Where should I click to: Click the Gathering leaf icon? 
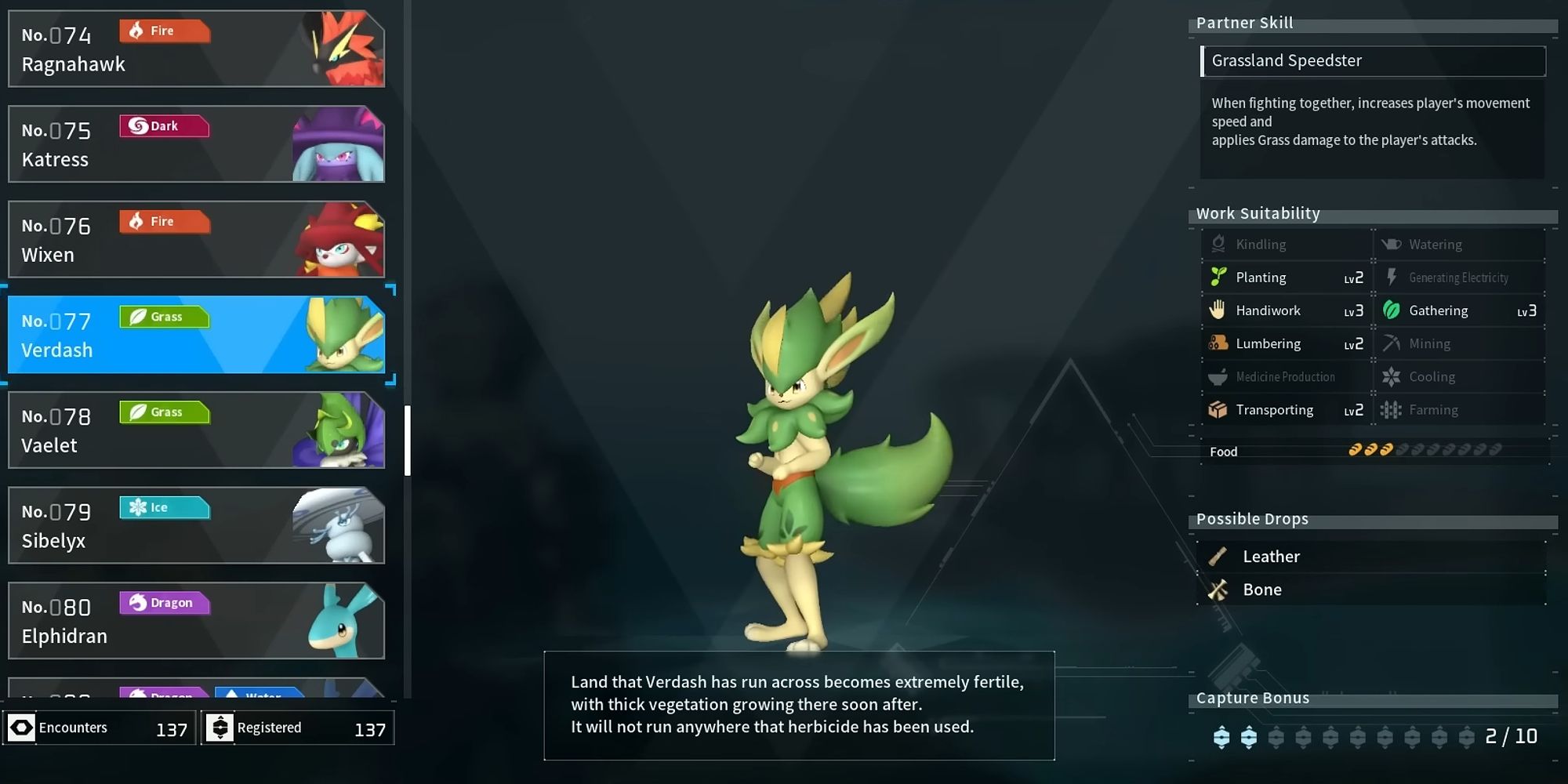pyautogui.click(x=1392, y=310)
